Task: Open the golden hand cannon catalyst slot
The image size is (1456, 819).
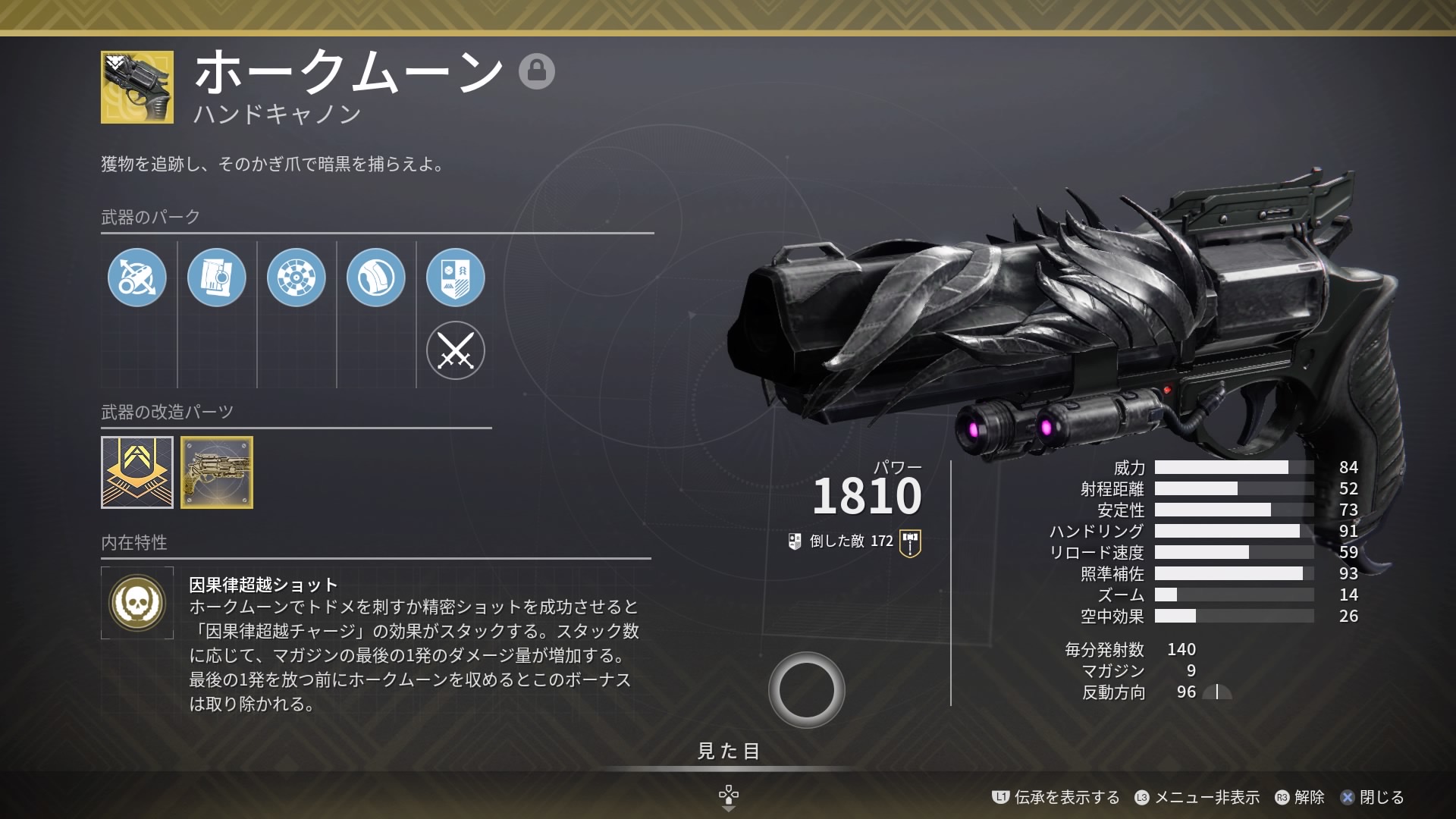Action: 217,472
